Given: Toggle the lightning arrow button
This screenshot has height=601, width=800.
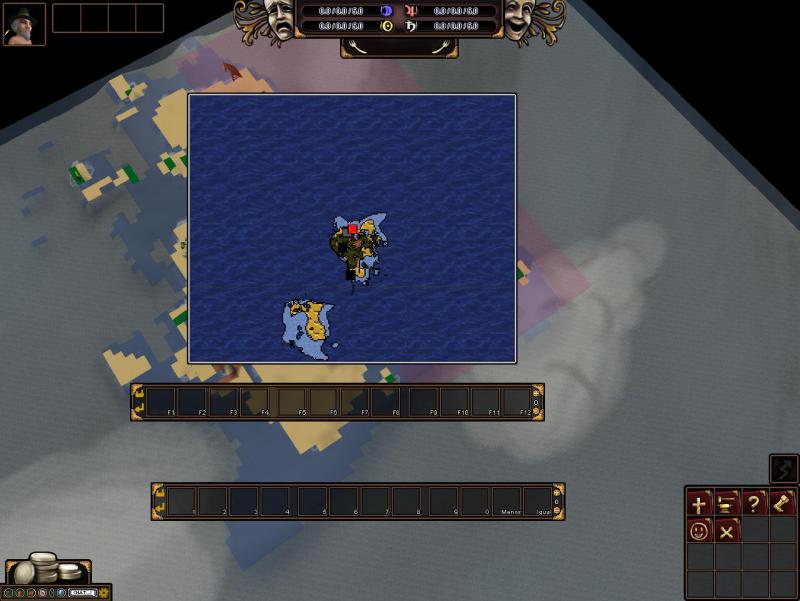Looking at the screenshot, I should 784,468.
